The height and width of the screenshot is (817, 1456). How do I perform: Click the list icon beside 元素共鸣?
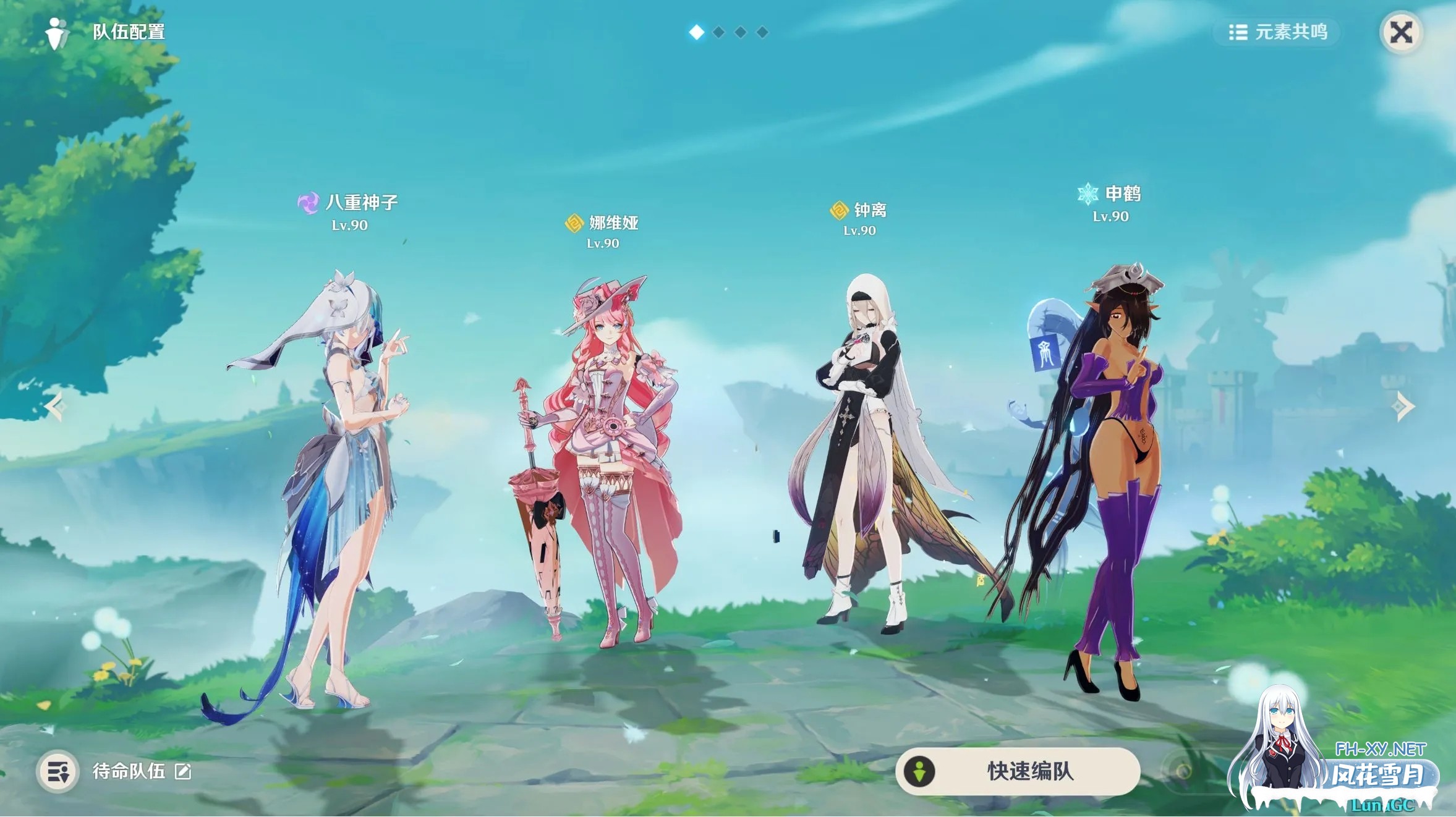[x=1237, y=33]
